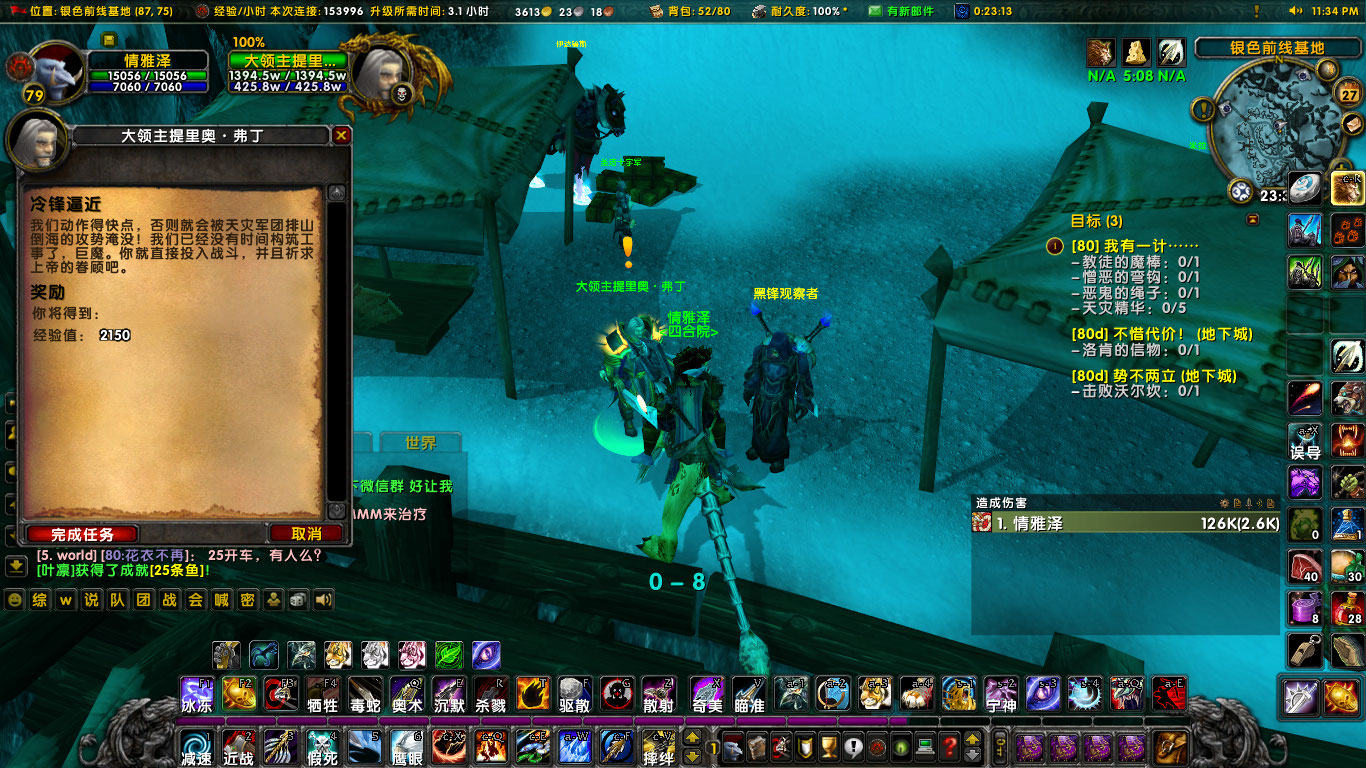
Task: Click the dice roll icon in the chat bar
Action: pos(297,601)
